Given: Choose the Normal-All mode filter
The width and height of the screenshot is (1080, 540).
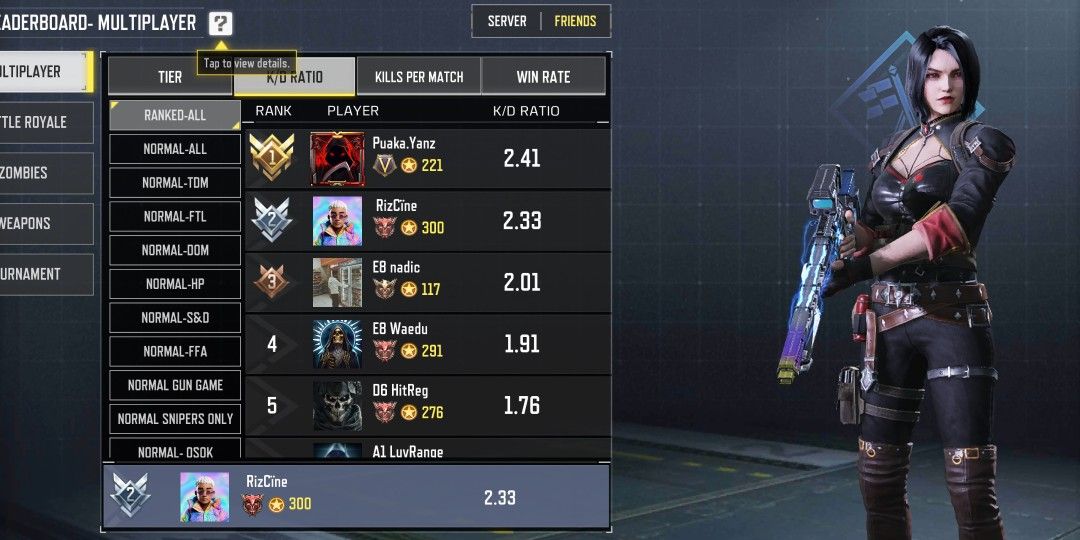Looking at the screenshot, I should (175, 149).
